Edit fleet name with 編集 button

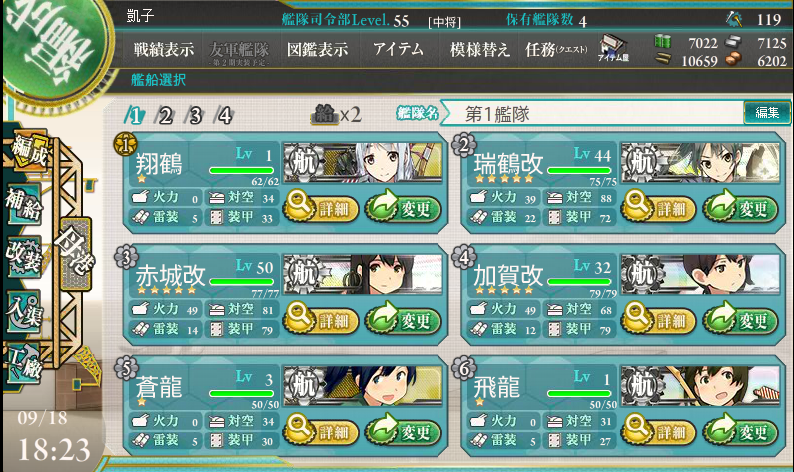tap(767, 113)
